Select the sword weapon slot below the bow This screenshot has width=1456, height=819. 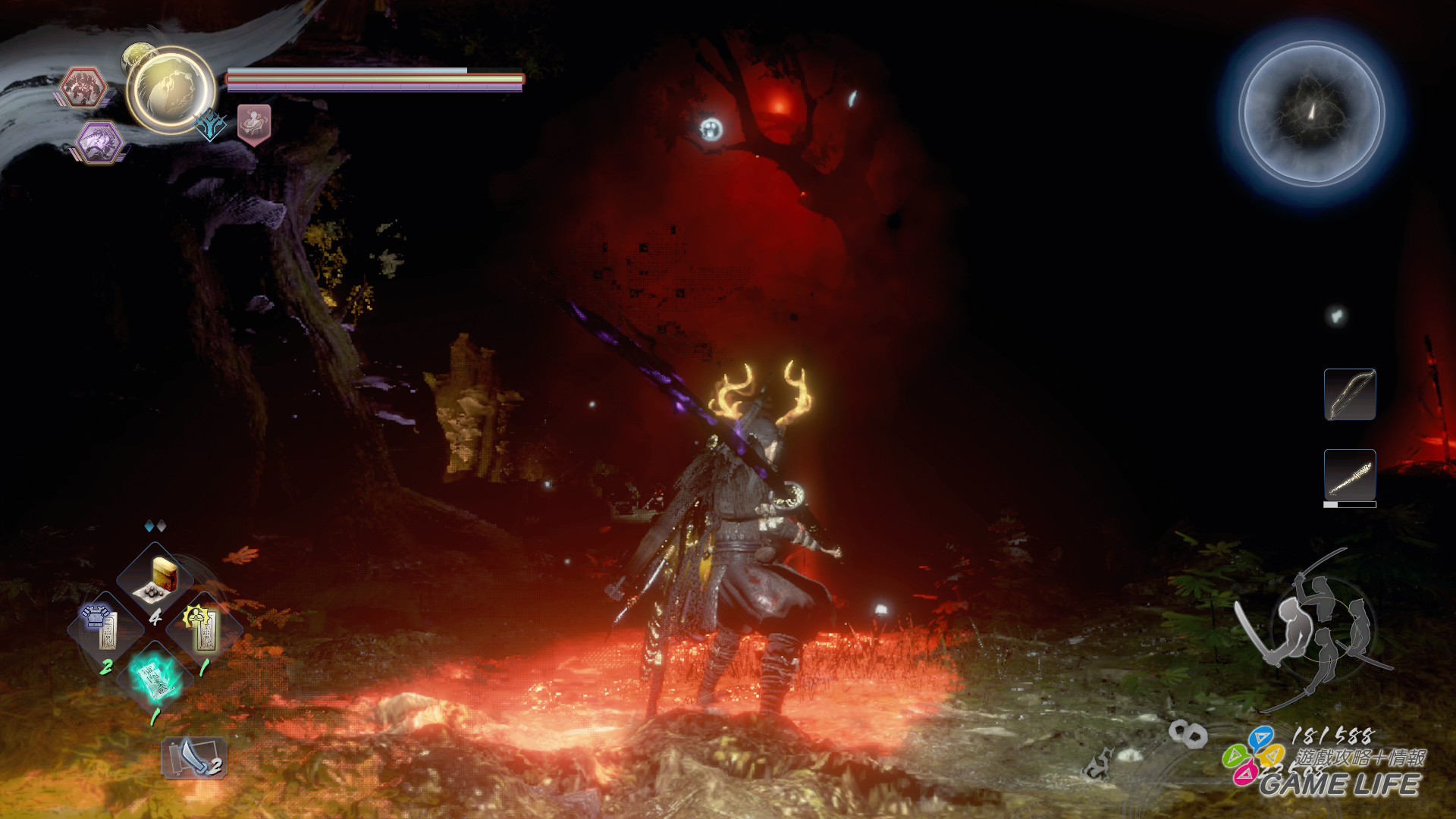click(x=1349, y=476)
